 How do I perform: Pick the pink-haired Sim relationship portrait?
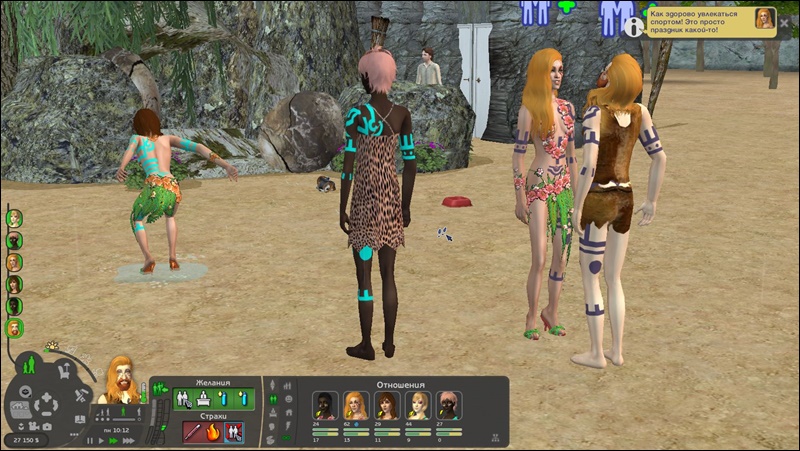tap(449, 404)
